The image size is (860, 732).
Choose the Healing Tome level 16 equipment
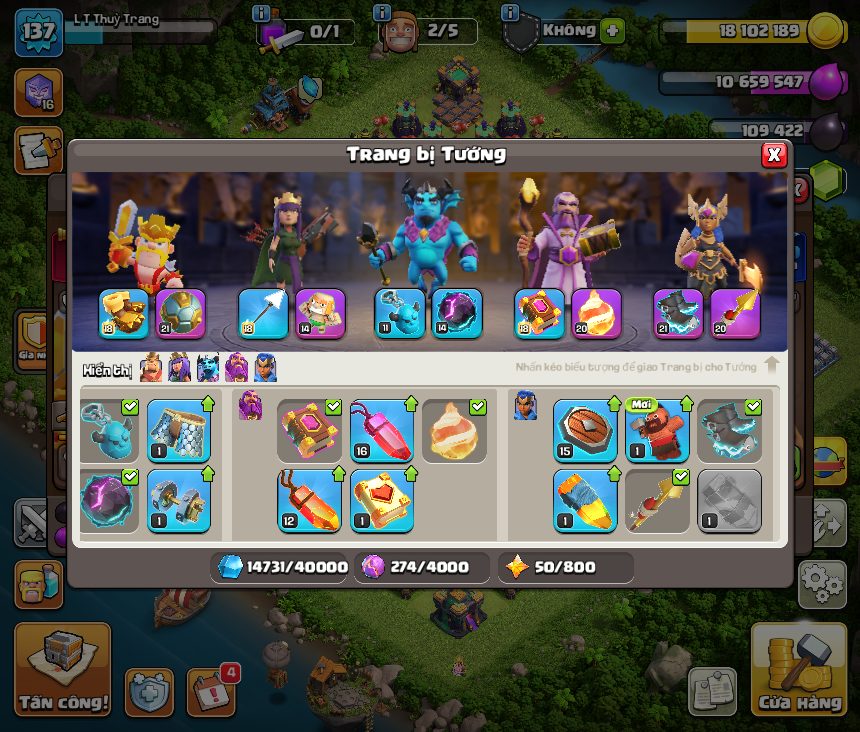[x=382, y=431]
